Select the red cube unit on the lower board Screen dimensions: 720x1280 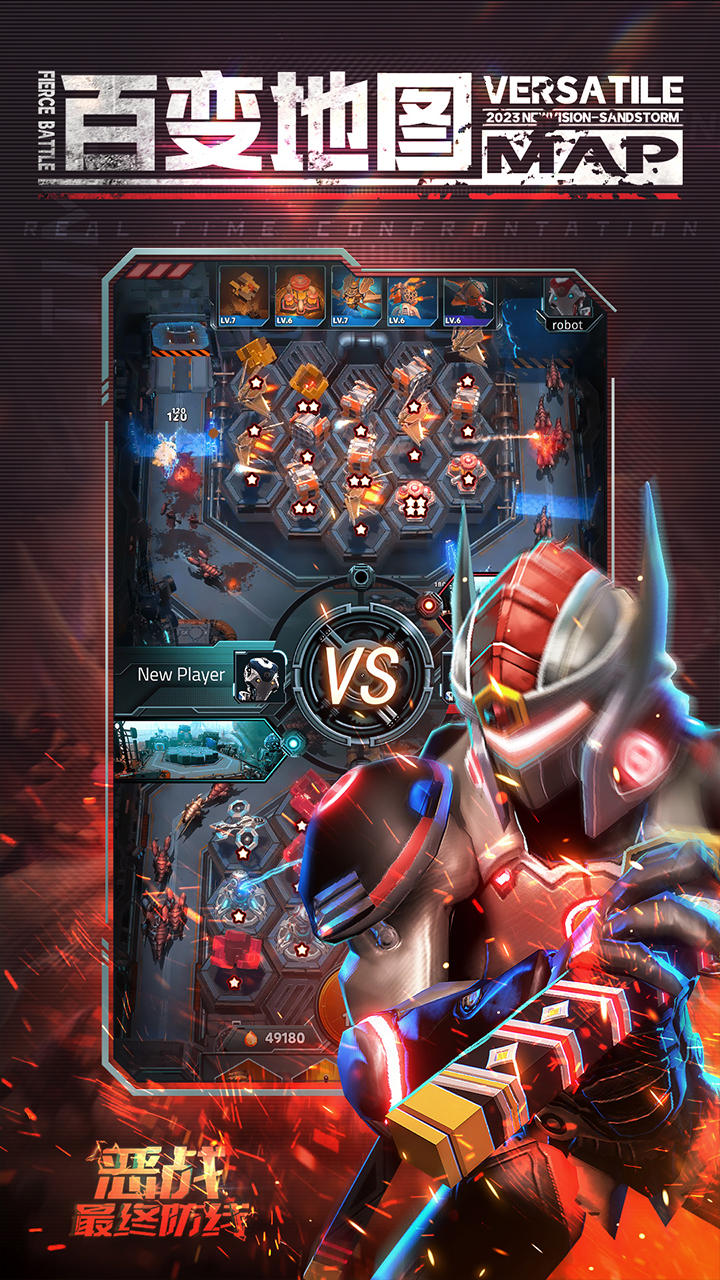click(233, 955)
